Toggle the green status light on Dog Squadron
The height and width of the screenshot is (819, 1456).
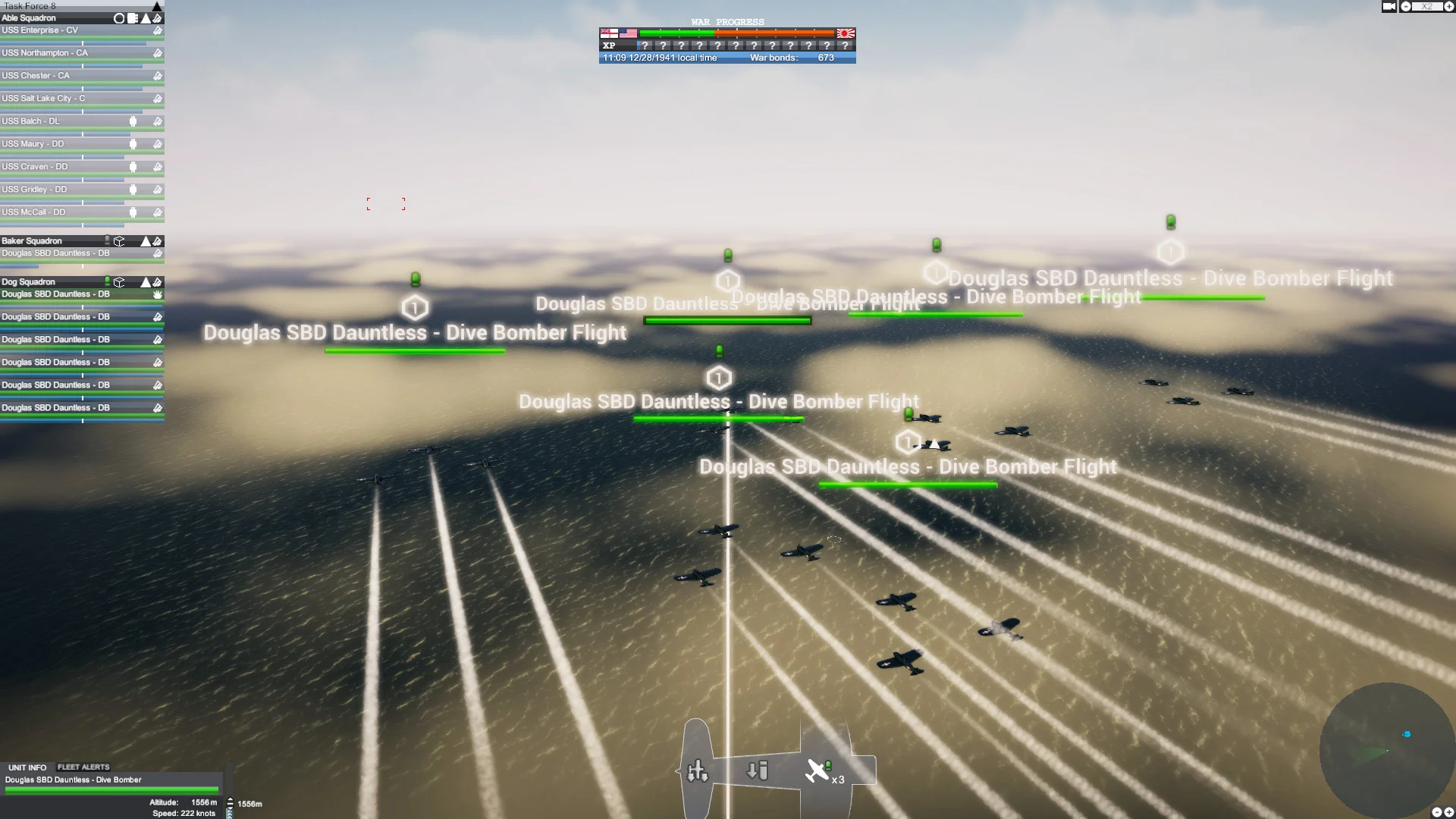pos(107,281)
